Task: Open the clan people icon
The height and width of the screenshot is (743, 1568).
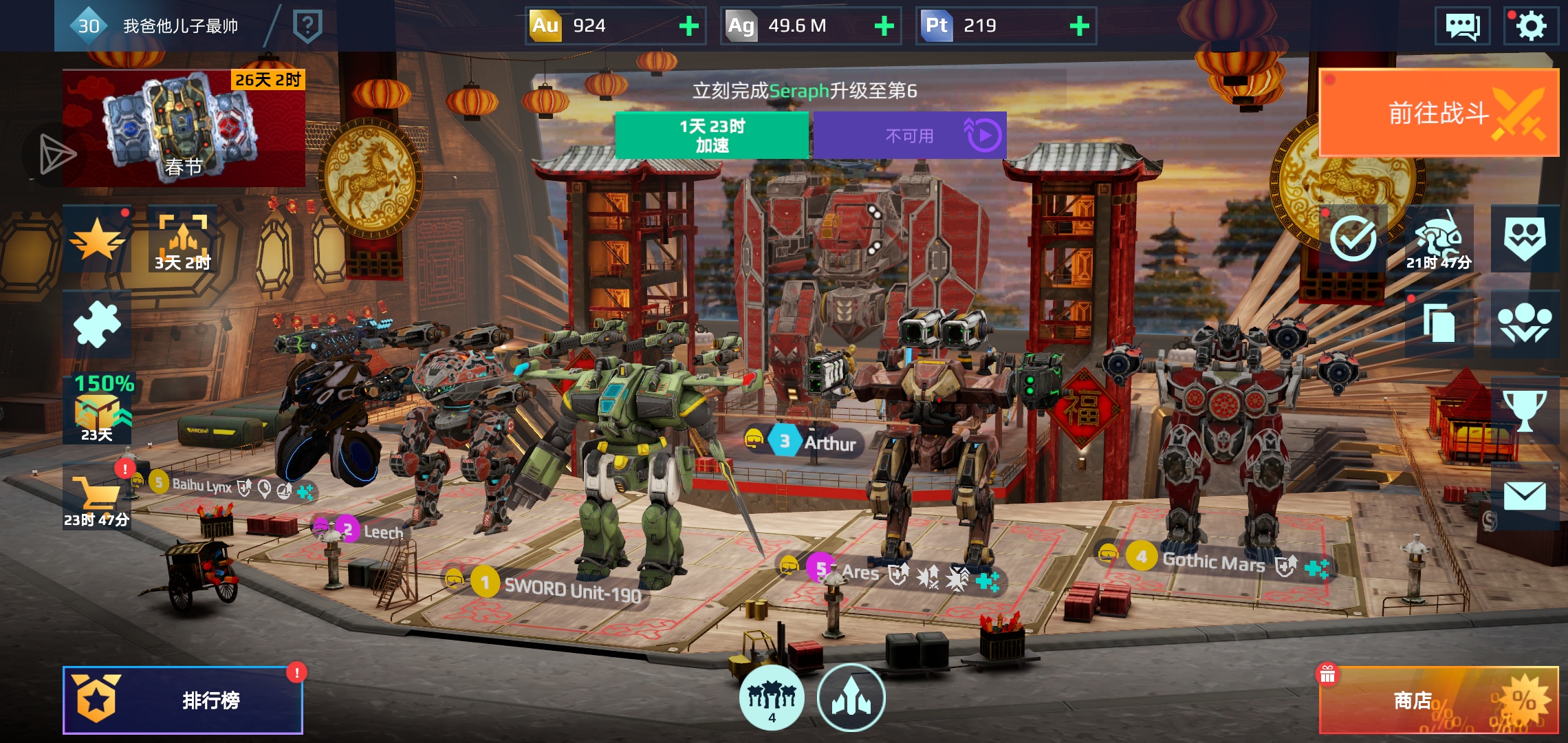Action: coord(1525,323)
